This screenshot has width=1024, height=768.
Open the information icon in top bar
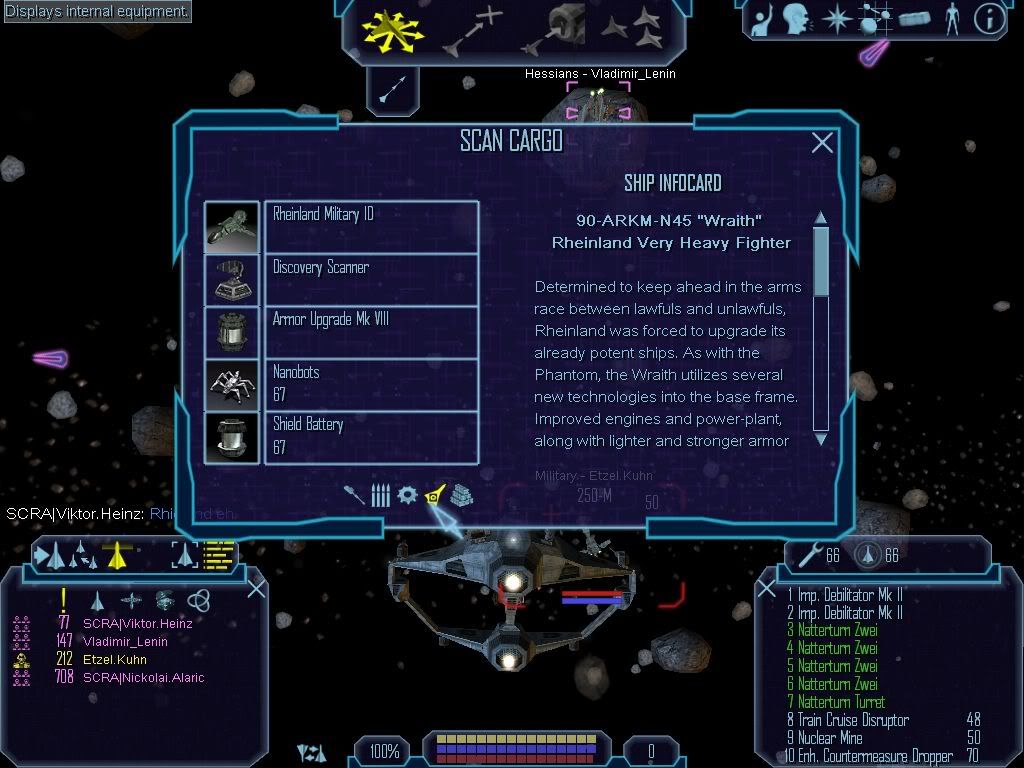(988, 19)
